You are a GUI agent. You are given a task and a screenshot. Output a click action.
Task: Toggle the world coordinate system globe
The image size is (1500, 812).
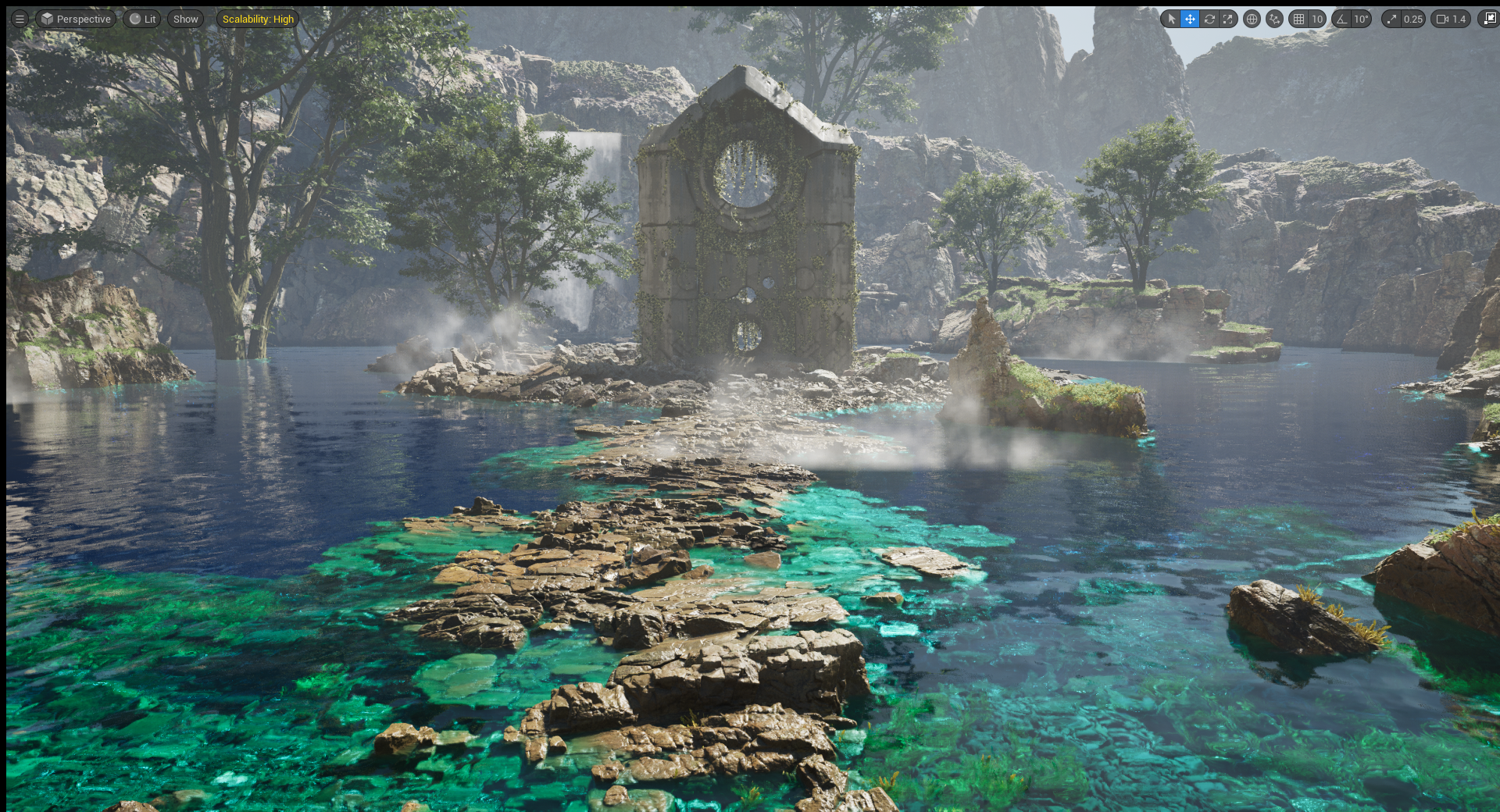[1252, 19]
